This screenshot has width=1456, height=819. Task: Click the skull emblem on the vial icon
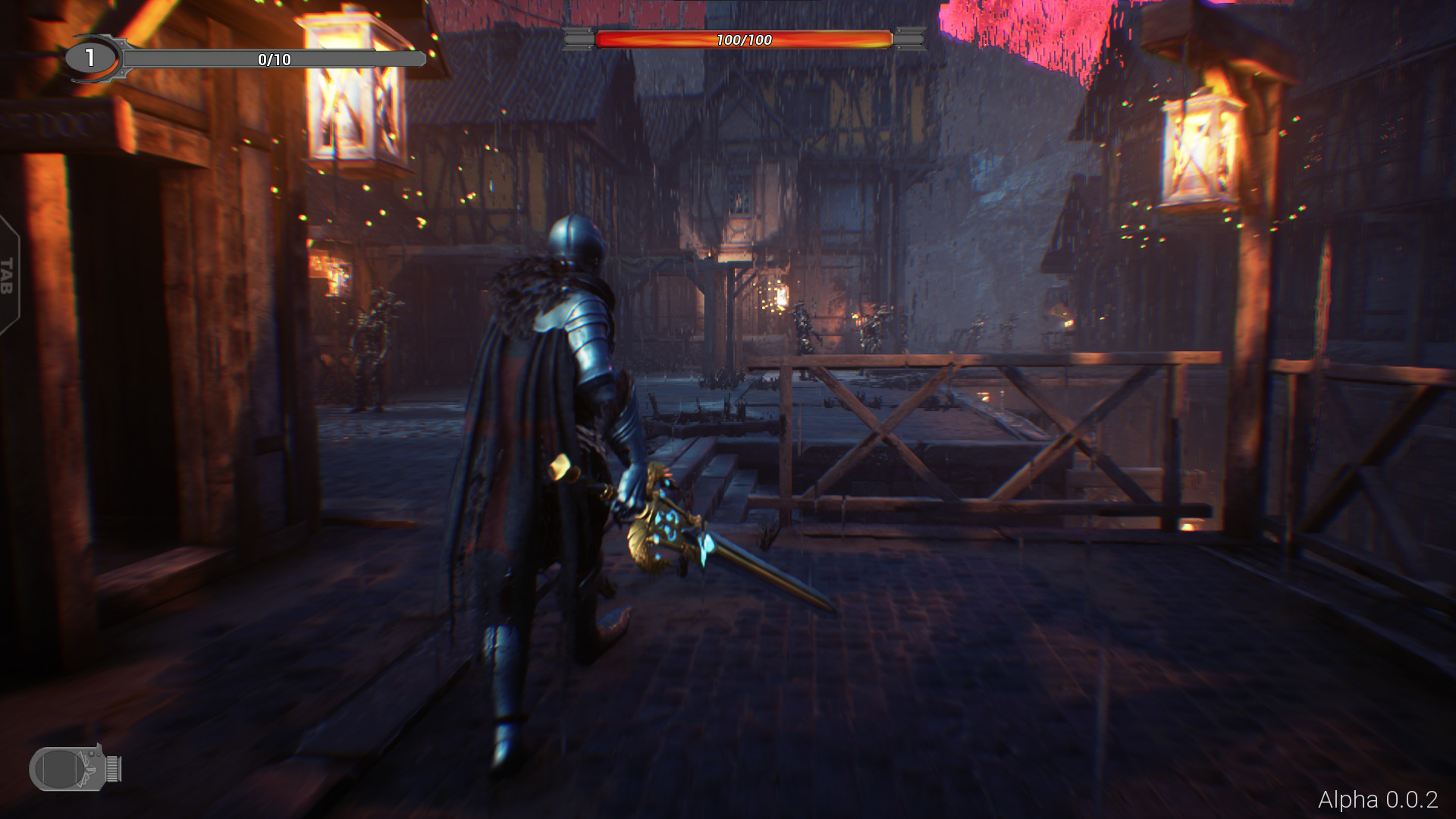pyautogui.click(x=87, y=768)
